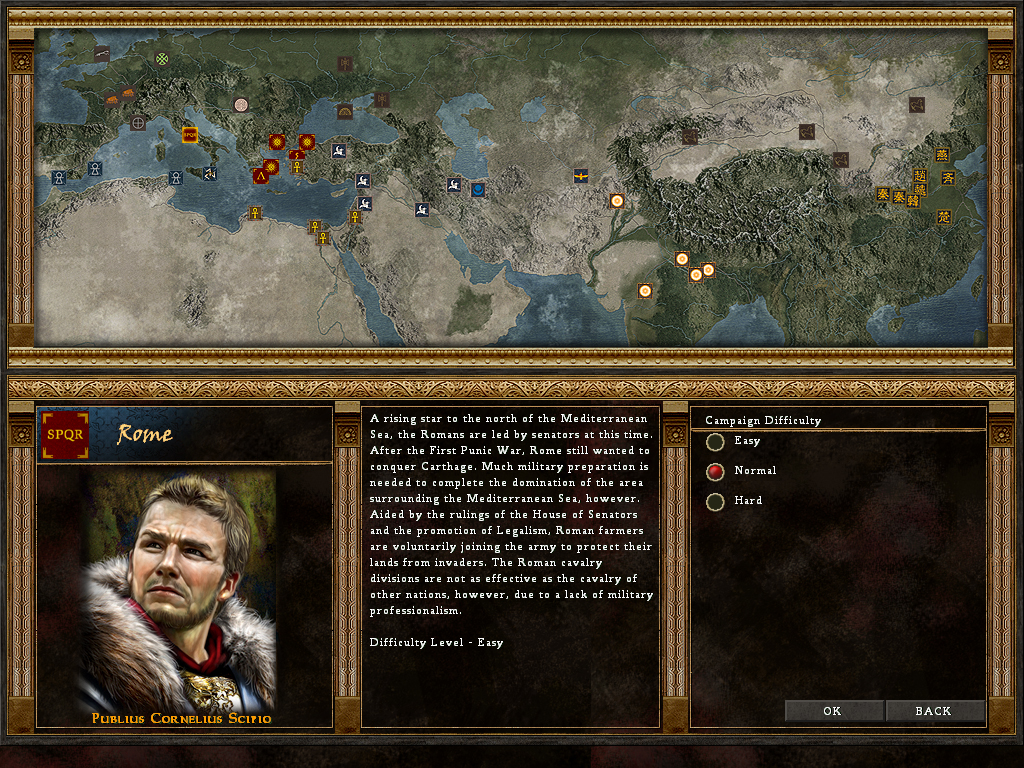Set campaign difficulty to Hard
1024x768 pixels.
(715, 501)
